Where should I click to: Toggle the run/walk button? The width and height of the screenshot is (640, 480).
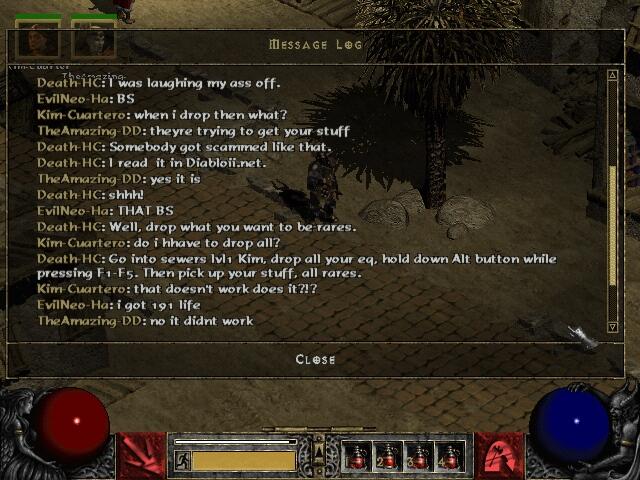point(183,460)
